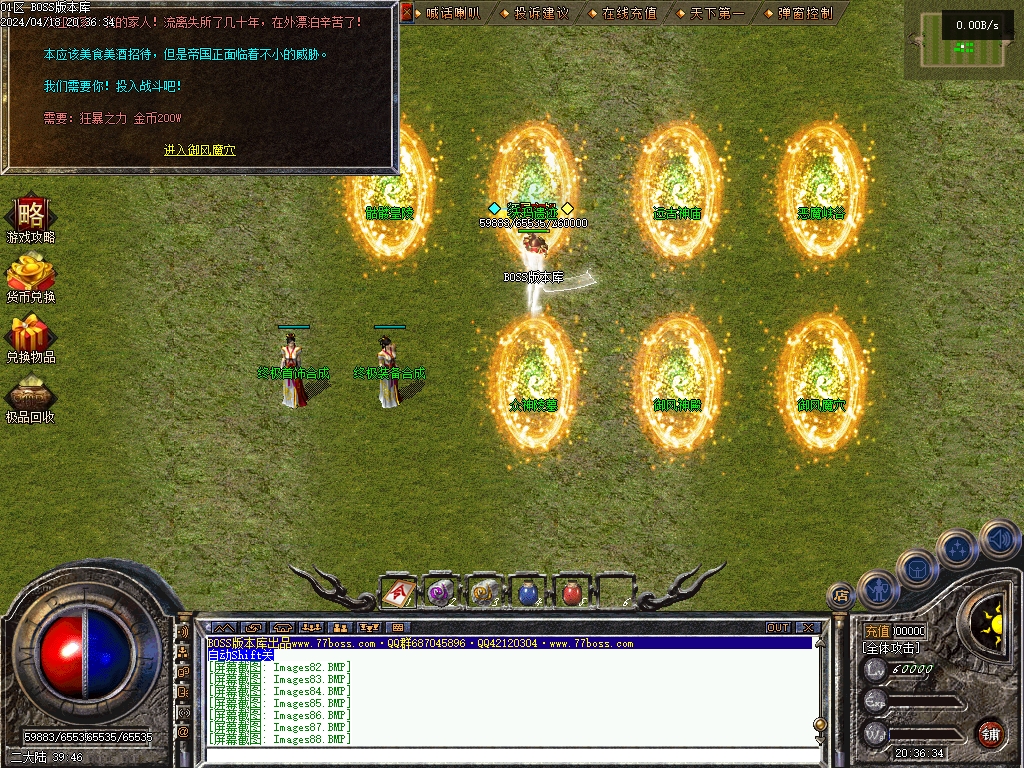Click the orange 充值 recharge button
Screen dimensions: 1024x768
coord(877,632)
